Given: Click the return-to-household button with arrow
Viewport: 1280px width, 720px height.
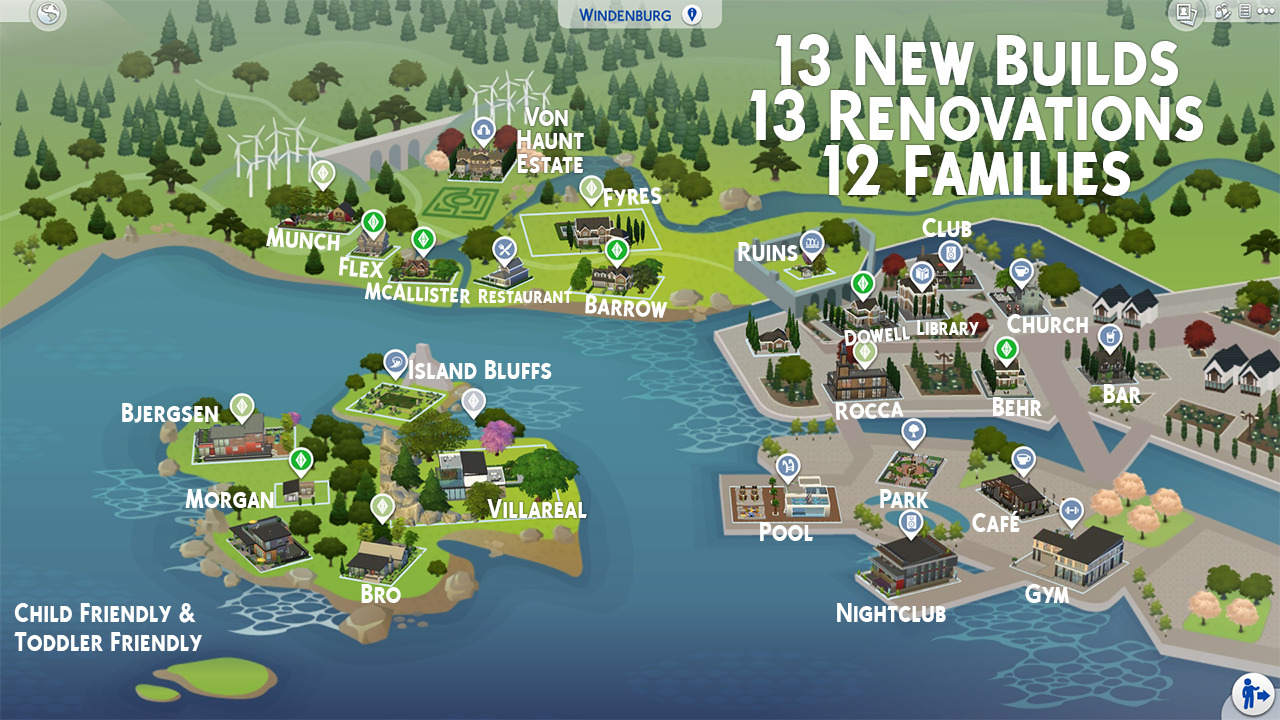Looking at the screenshot, I should coord(1250,692).
